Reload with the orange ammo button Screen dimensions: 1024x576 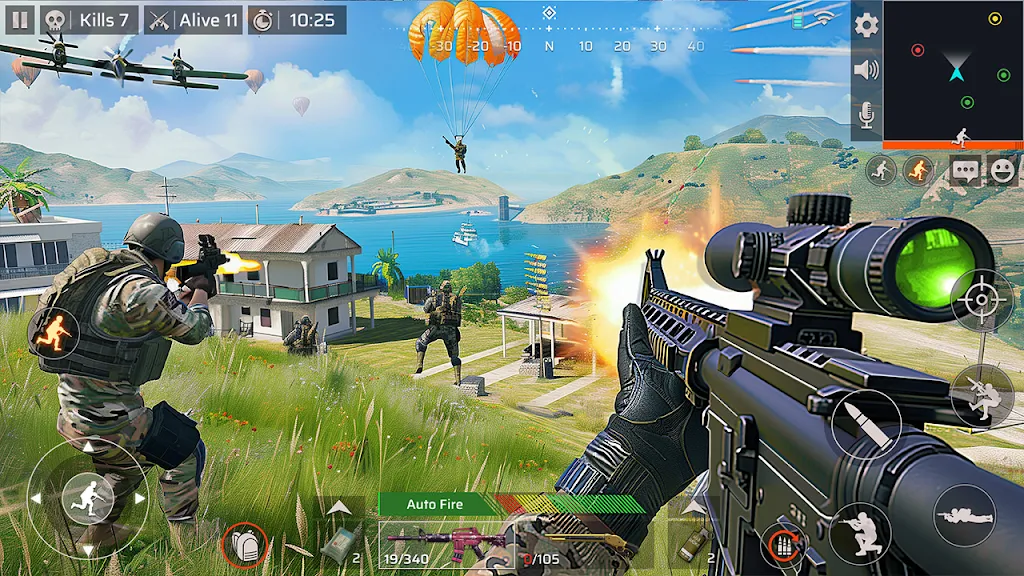click(782, 544)
